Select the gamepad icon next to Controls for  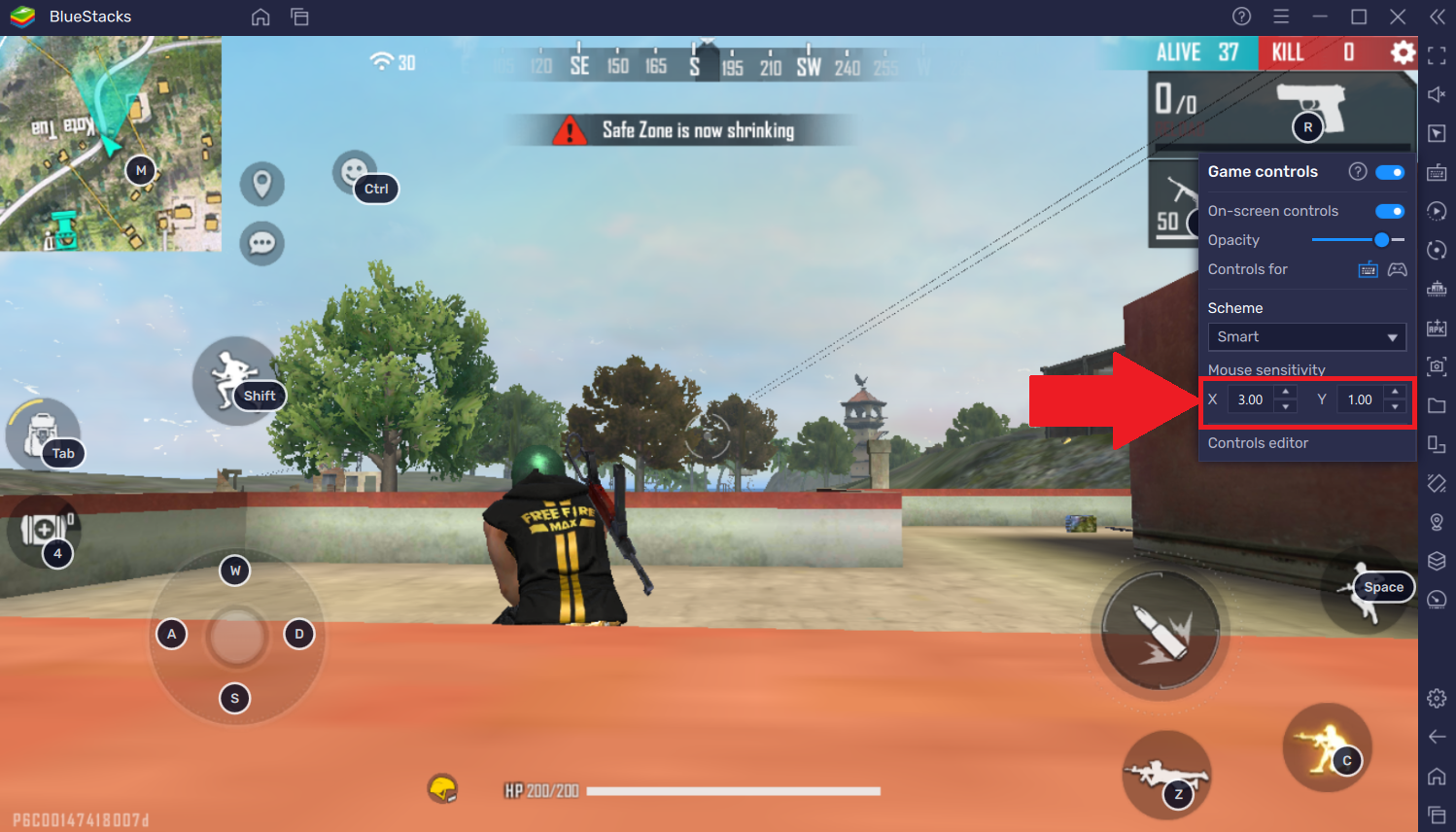1397,269
